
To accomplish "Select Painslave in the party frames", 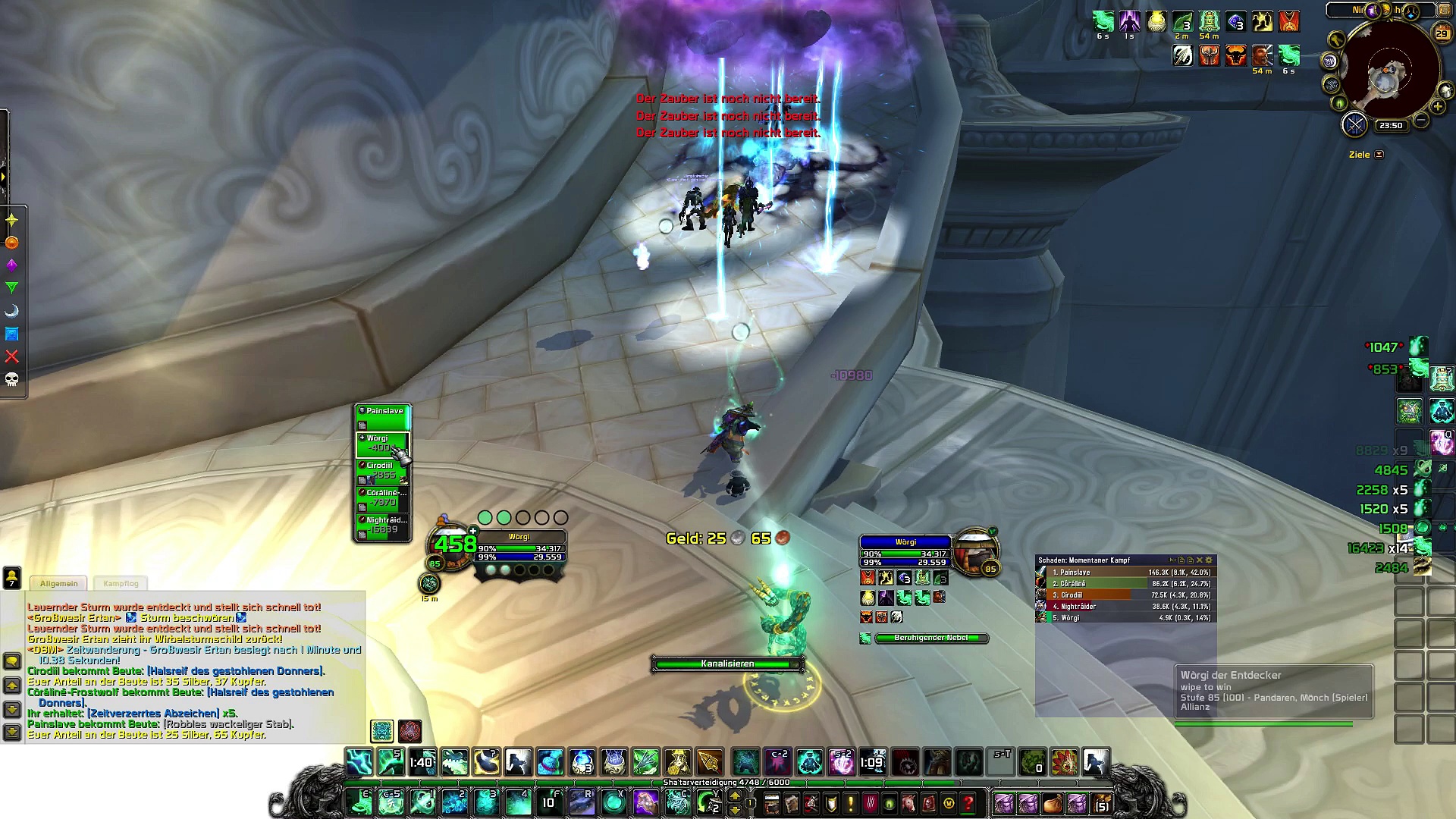I will click(383, 416).
